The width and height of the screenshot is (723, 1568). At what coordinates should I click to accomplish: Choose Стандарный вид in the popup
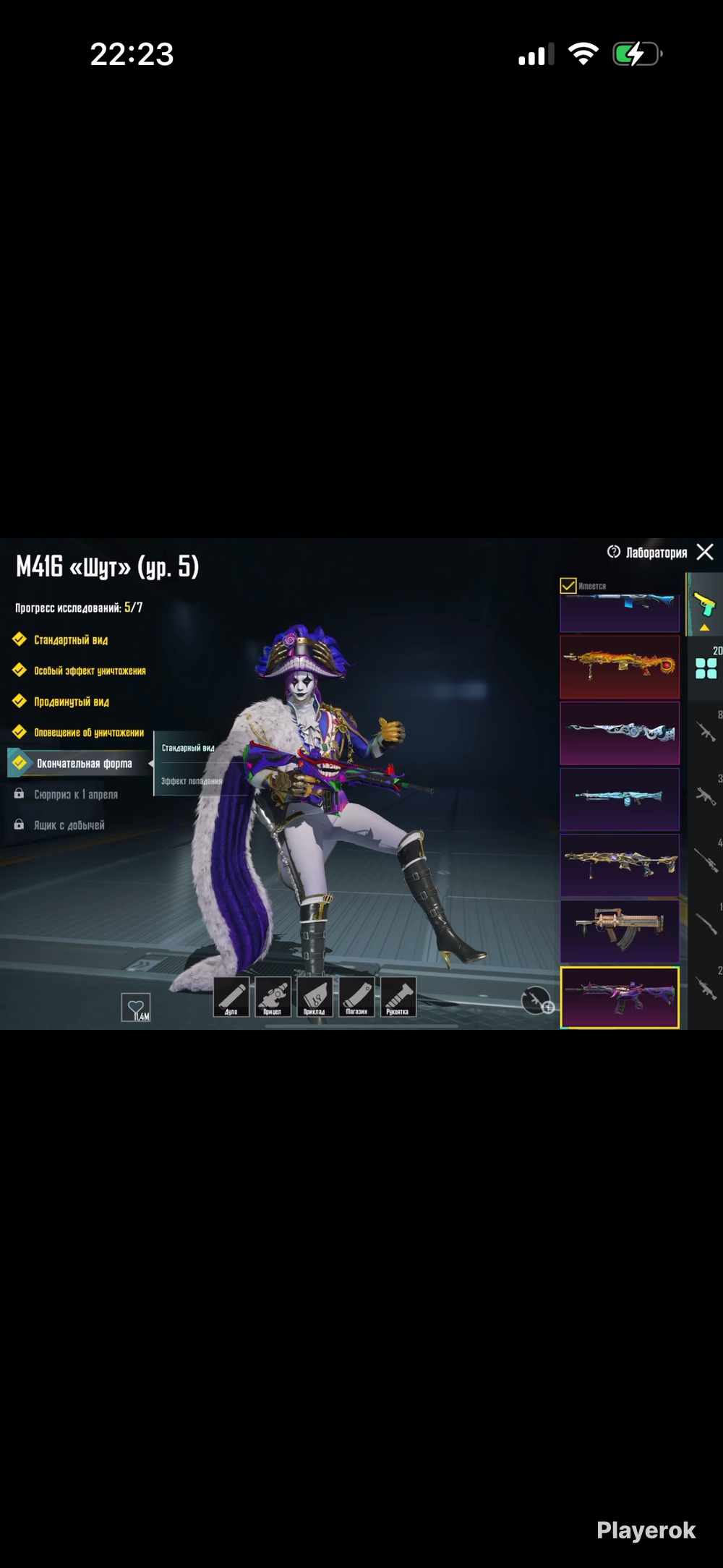188,749
